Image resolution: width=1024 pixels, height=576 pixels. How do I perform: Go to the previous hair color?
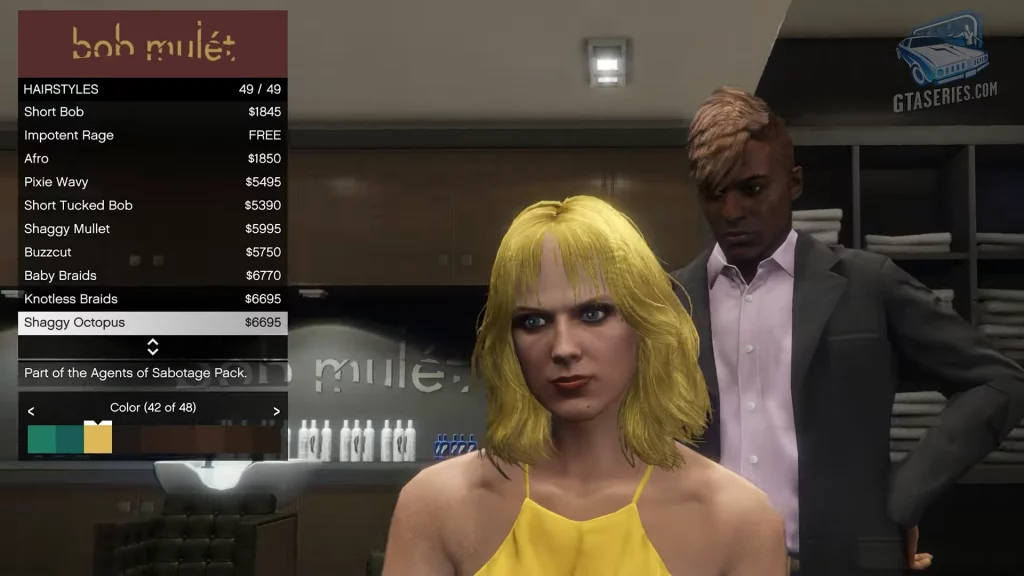tap(31, 411)
